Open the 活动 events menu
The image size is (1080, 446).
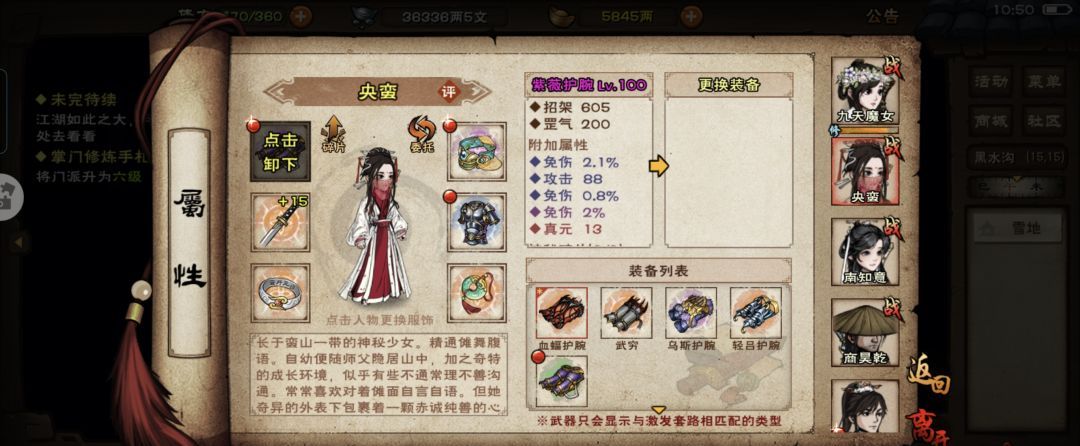[x=991, y=81]
